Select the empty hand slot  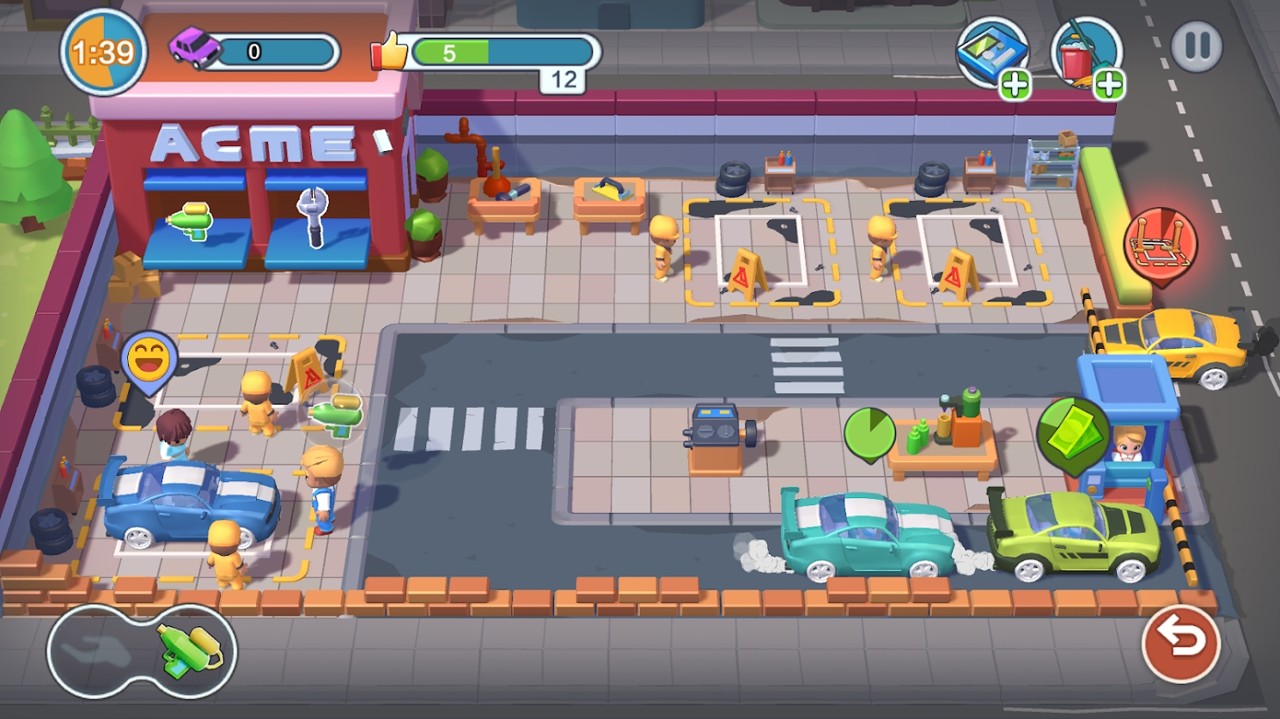coord(97,651)
